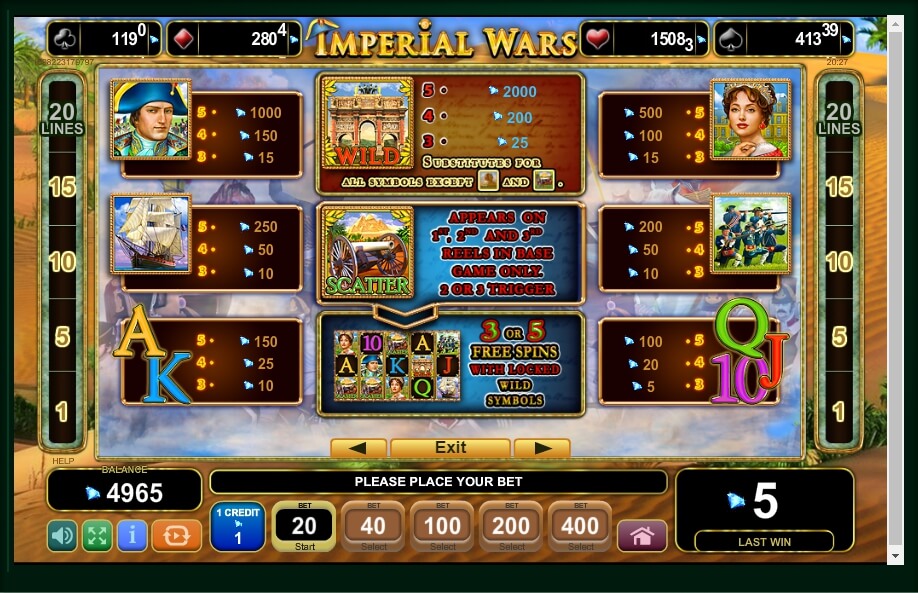This screenshot has width=918, height=593.
Task: Select the 200 bet button
Action: pyautogui.click(x=511, y=527)
